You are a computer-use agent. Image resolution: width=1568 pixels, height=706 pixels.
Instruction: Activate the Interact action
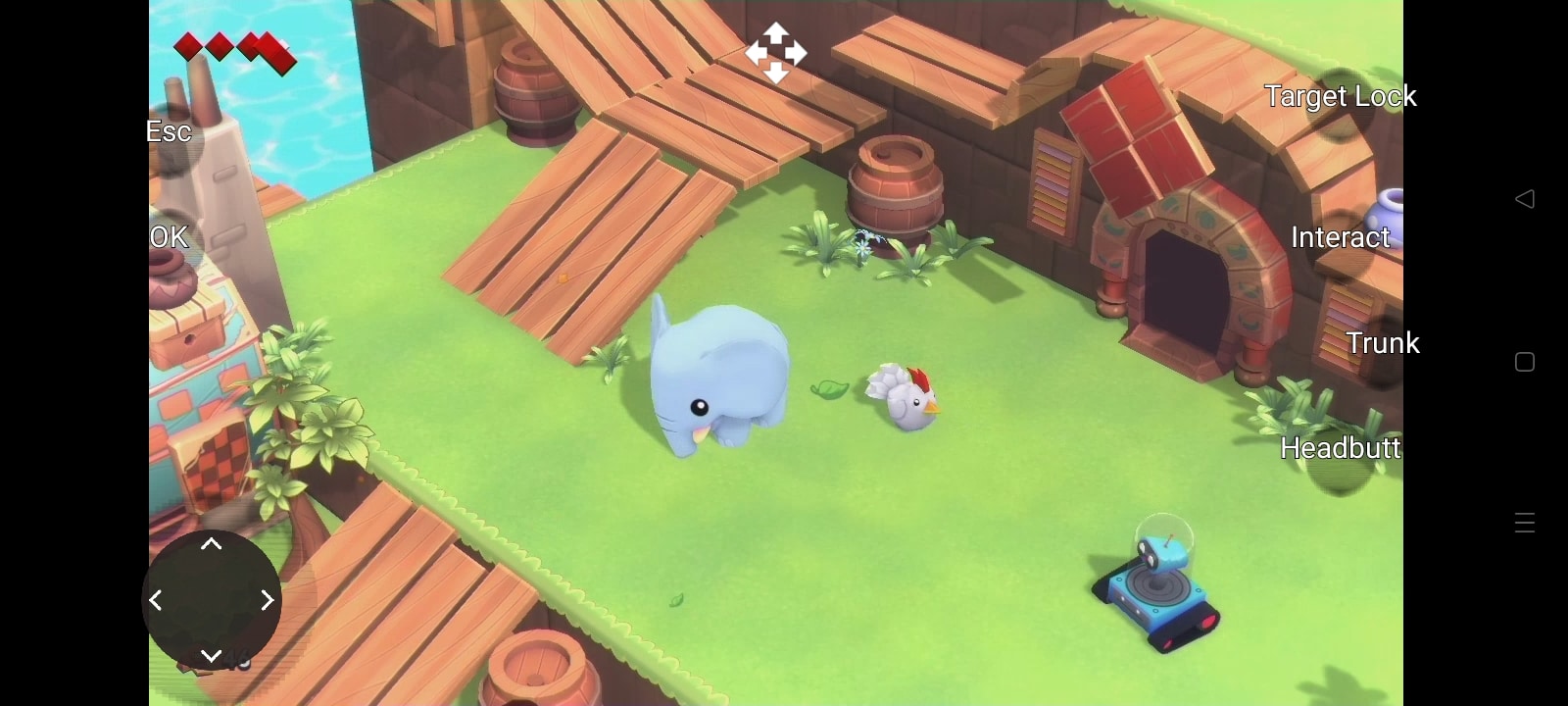(1340, 237)
